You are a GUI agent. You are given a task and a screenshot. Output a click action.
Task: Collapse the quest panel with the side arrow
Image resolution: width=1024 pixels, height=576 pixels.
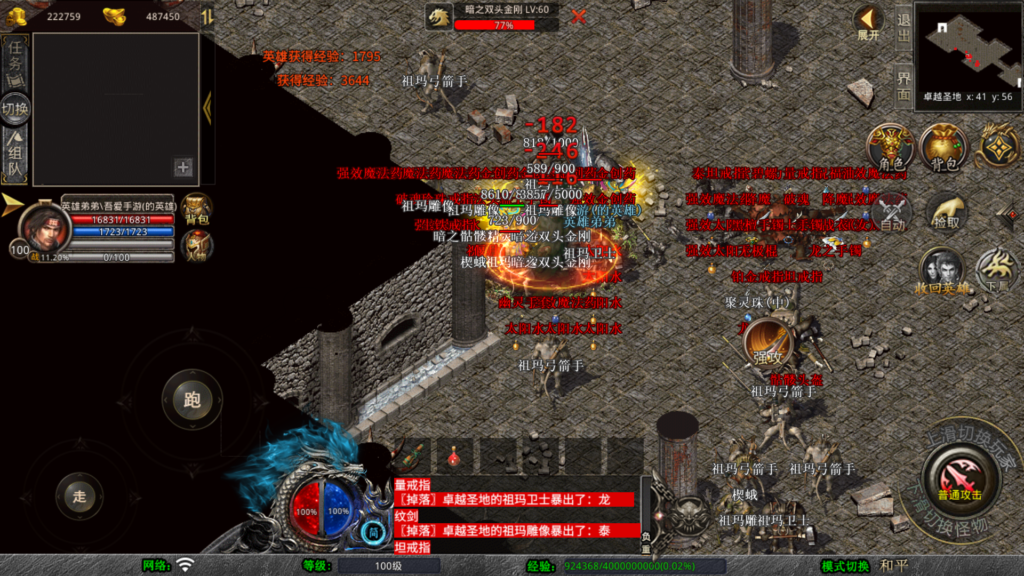pyautogui.click(x=207, y=108)
